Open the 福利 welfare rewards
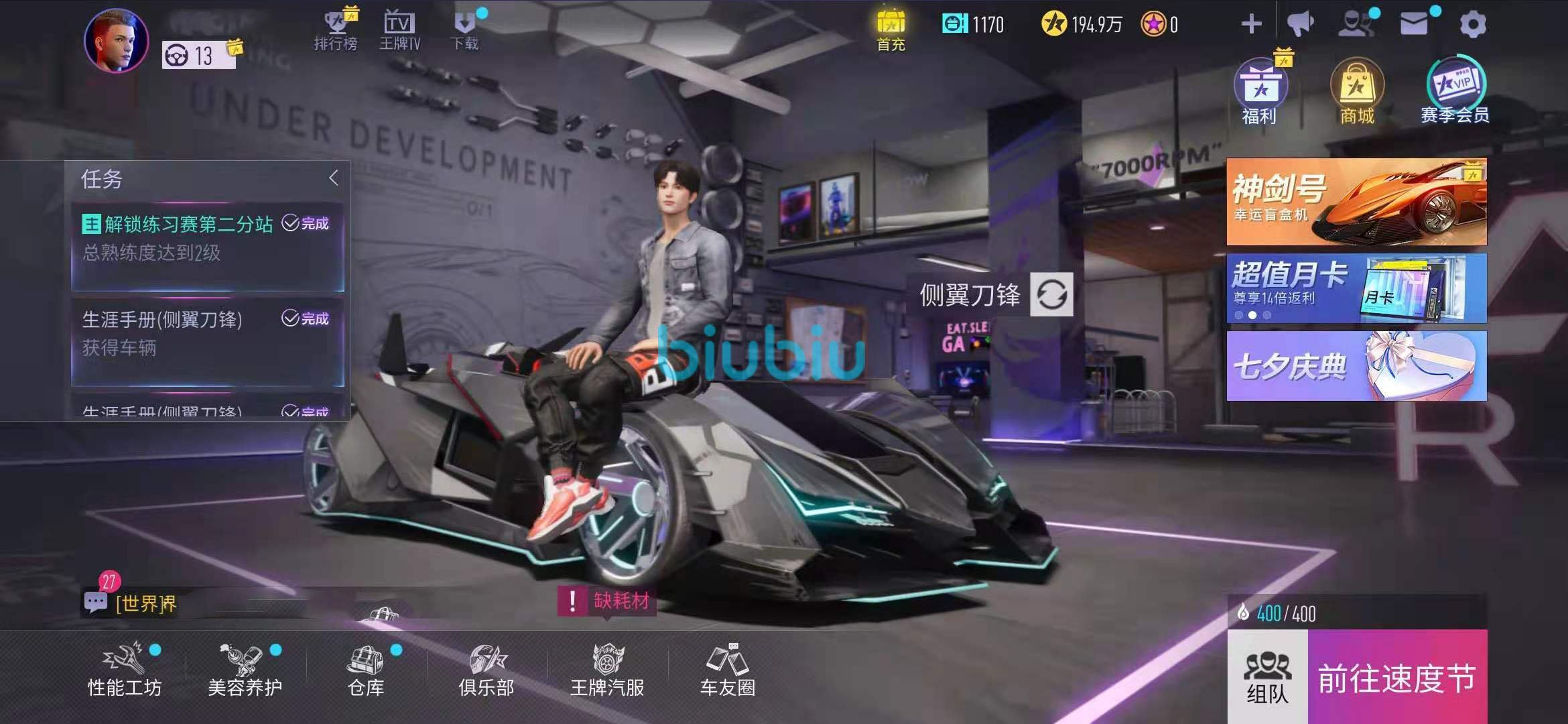Screen dimensions: 1568x724 1259,92
